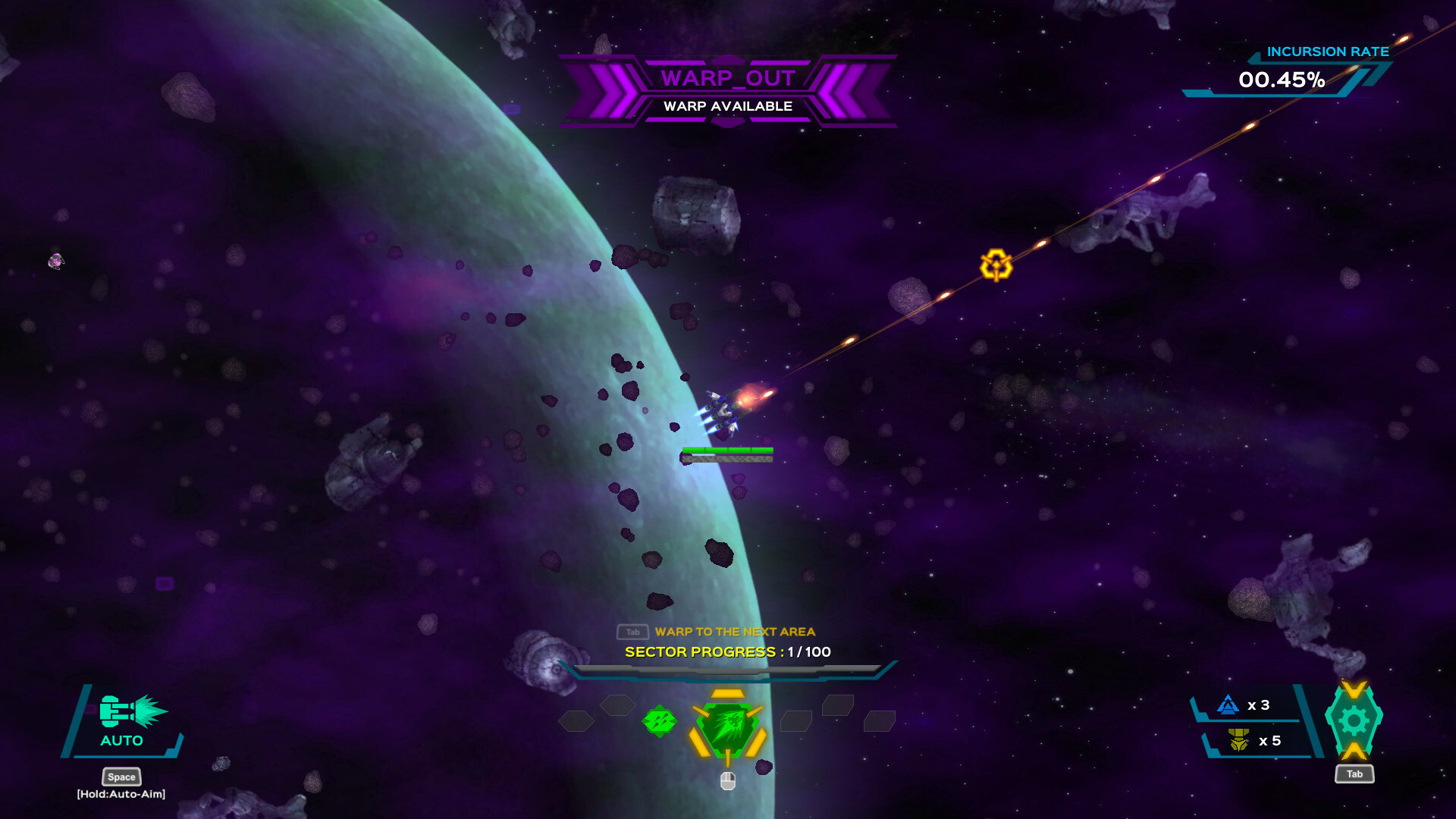Screen dimensions: 1456x819
Task: Click the Tab key label near the gear emblem
Action: click(x=1354, y=774)
